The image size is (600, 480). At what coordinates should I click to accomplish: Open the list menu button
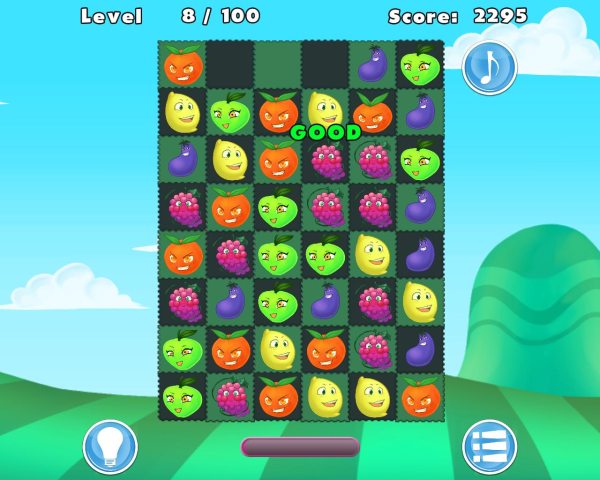489,446
